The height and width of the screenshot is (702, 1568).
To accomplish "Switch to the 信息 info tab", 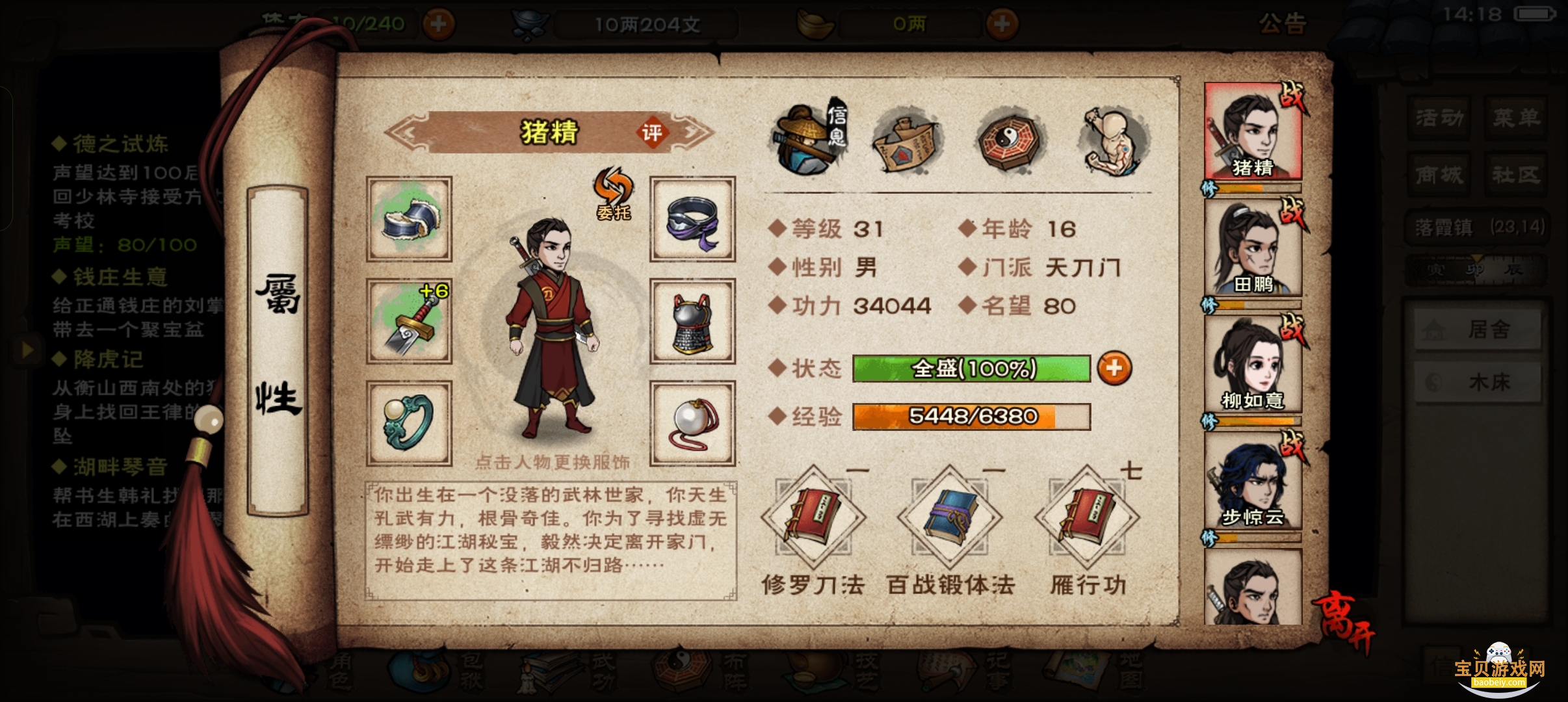I will point(808,139).
